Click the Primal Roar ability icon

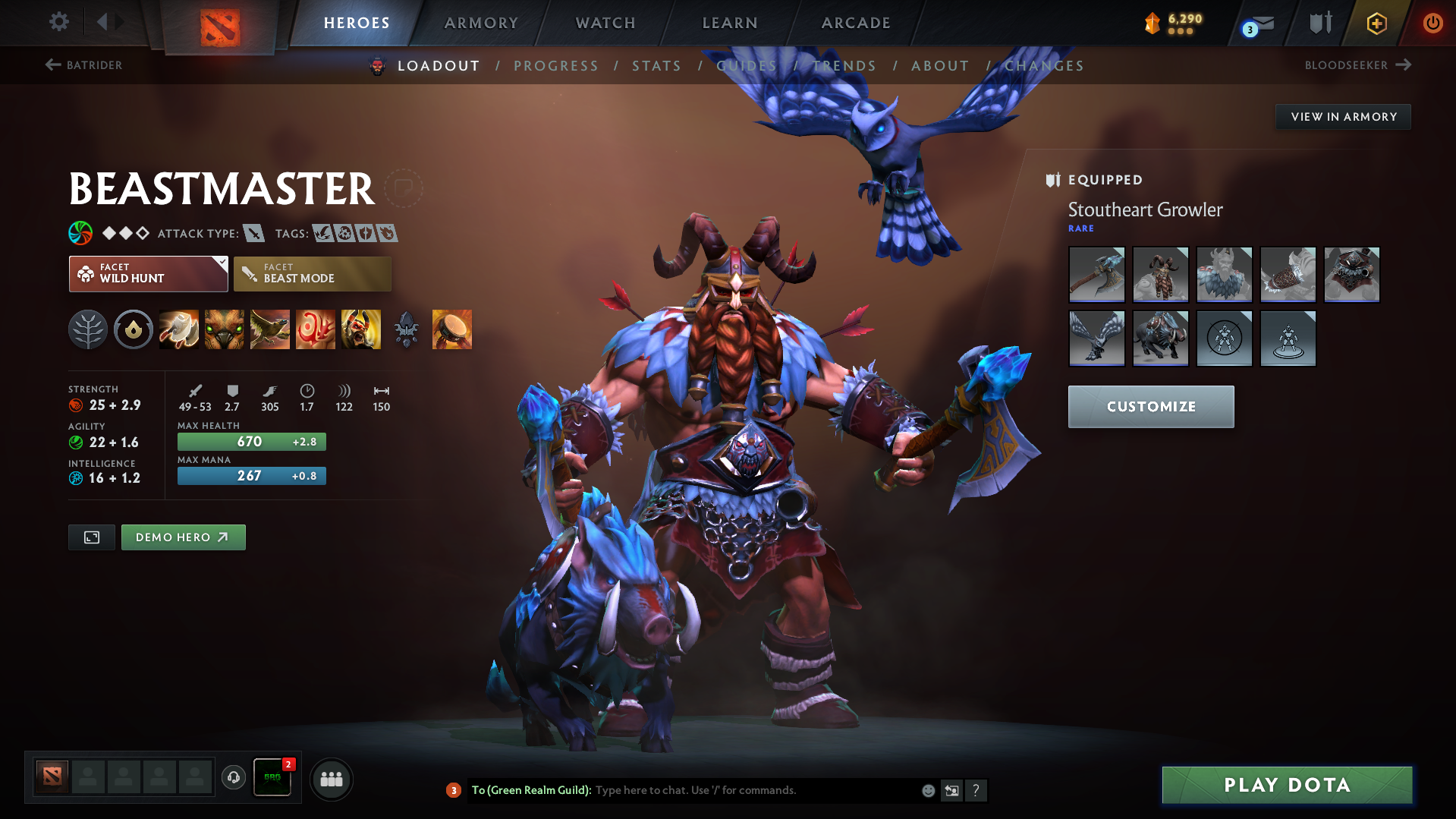click(x=361, y=329)
